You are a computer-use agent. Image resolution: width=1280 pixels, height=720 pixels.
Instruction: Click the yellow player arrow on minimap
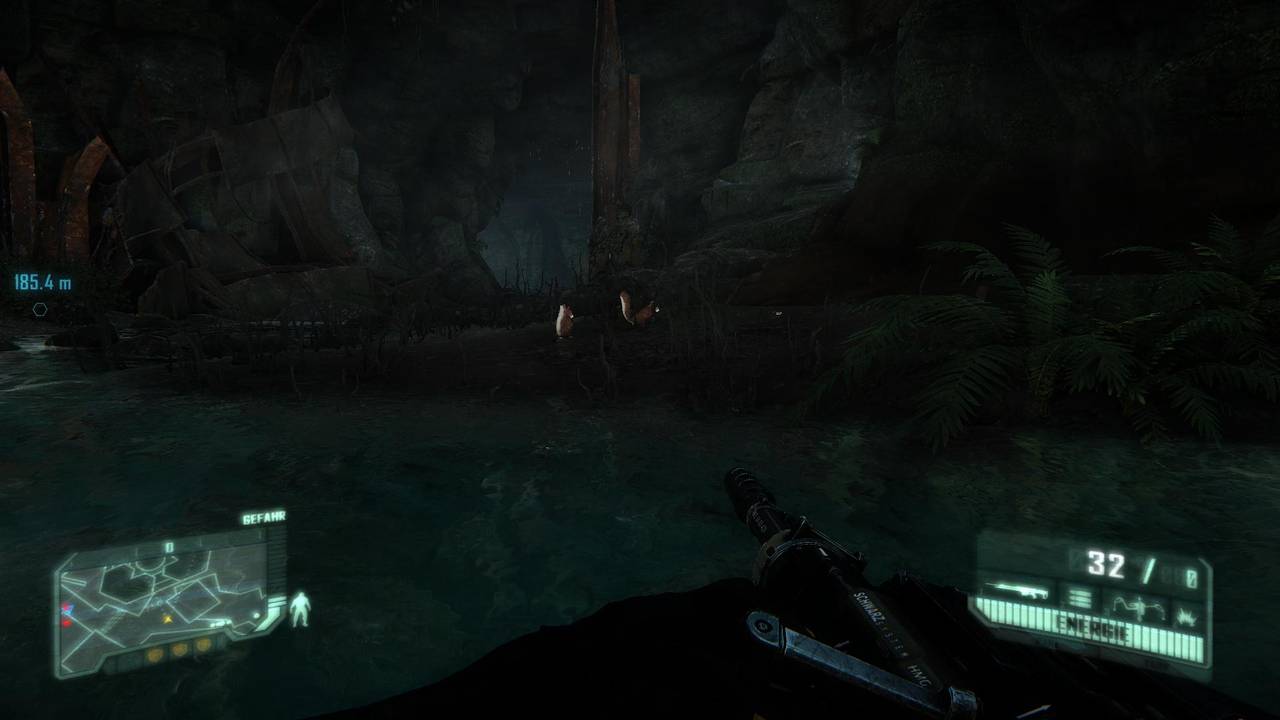pos(168,619)
